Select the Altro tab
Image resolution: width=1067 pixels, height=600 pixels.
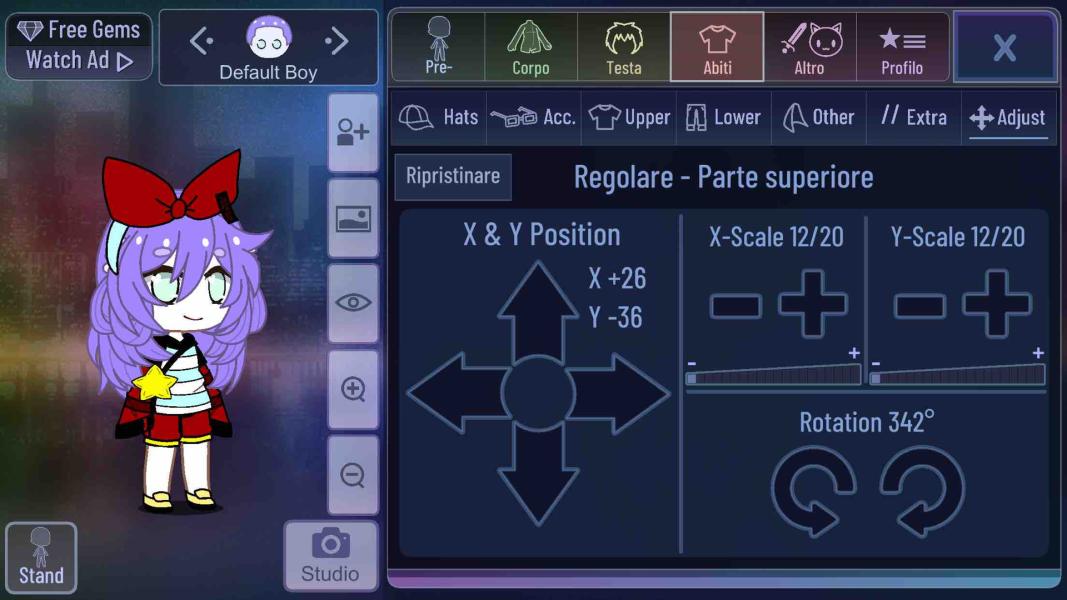(x=809, y=47)
